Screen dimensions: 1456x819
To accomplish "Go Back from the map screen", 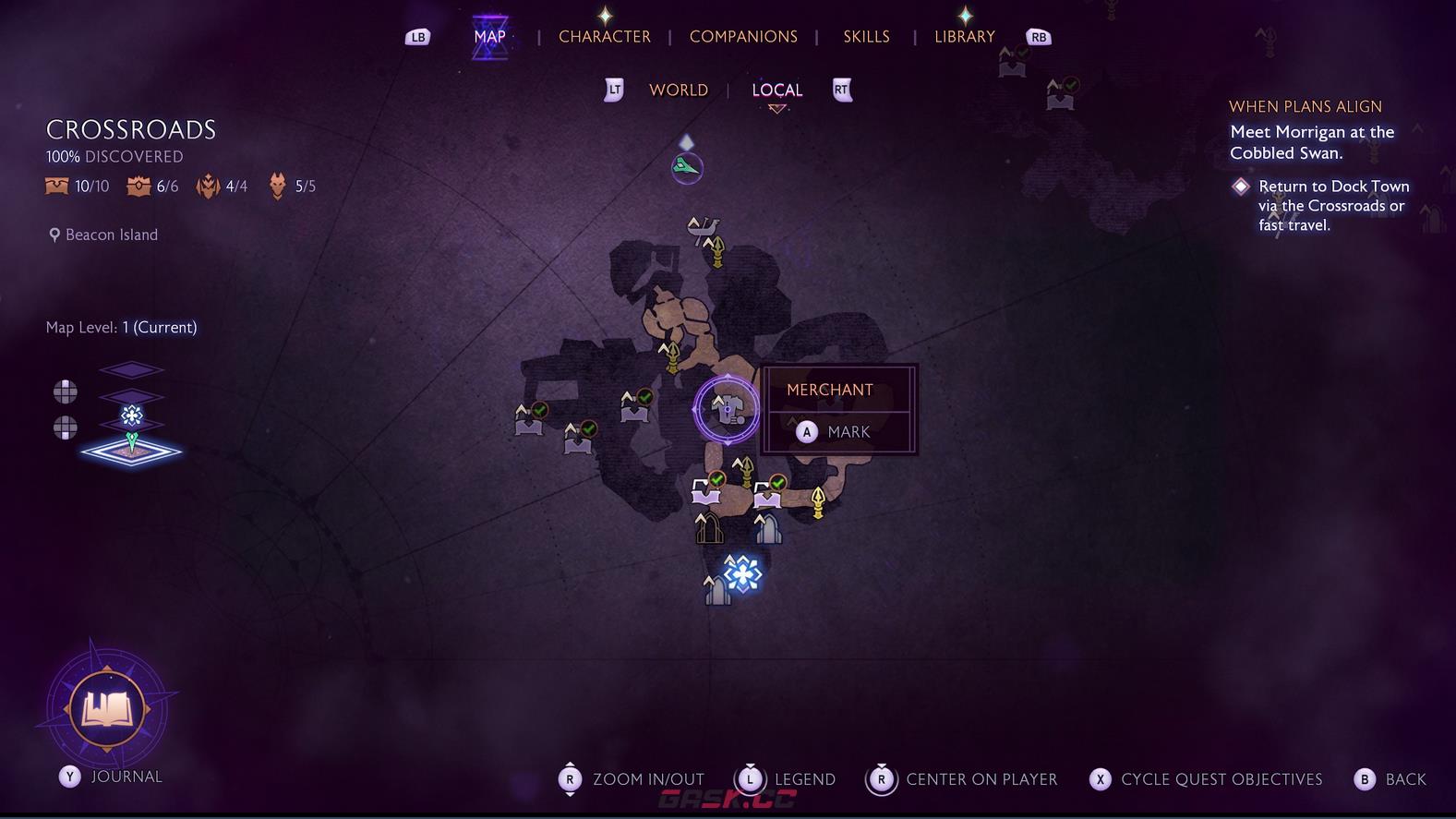I will click(1390, 779).
